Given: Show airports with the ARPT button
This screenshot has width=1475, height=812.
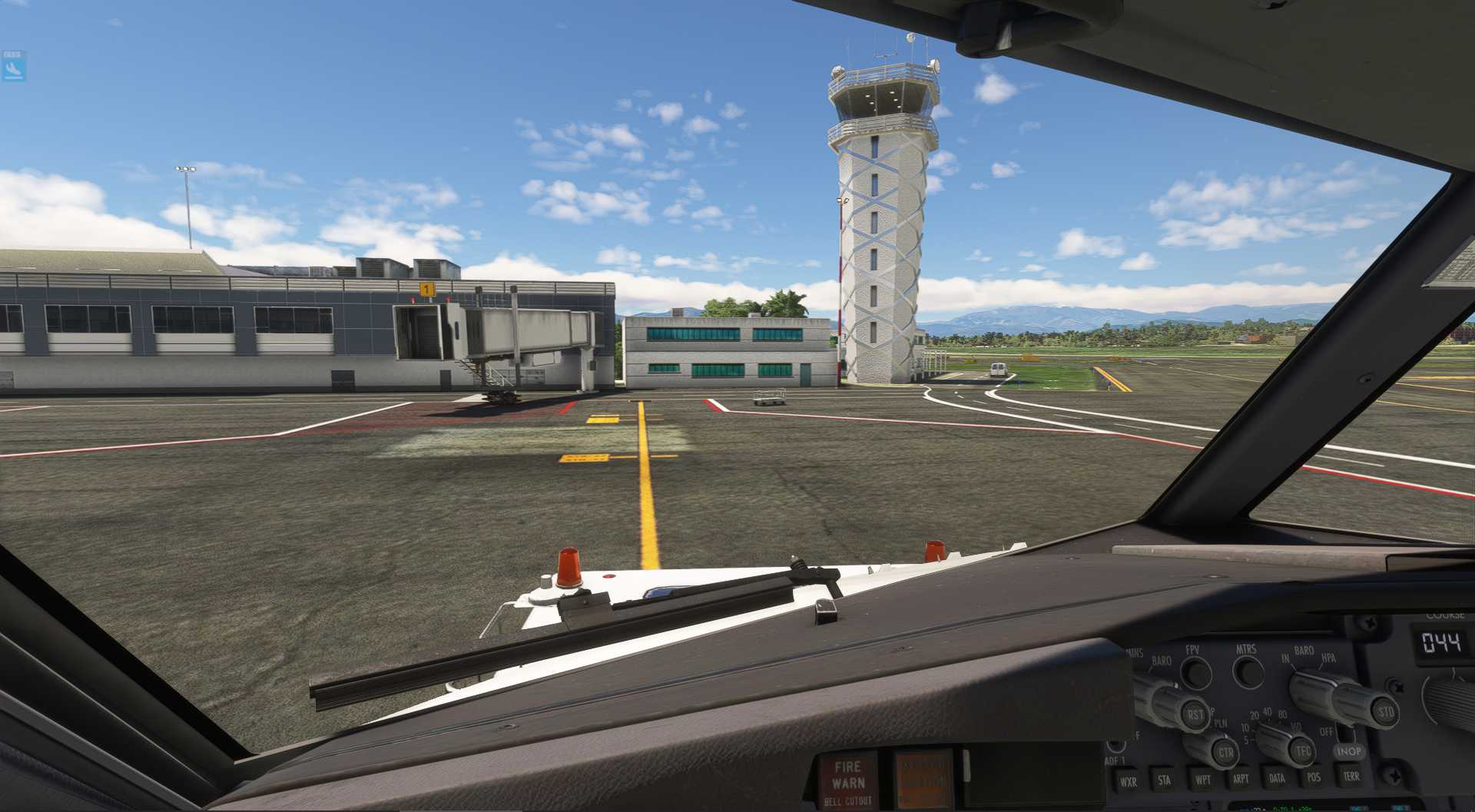Looking at the screenshot, I should point(1240,779).
